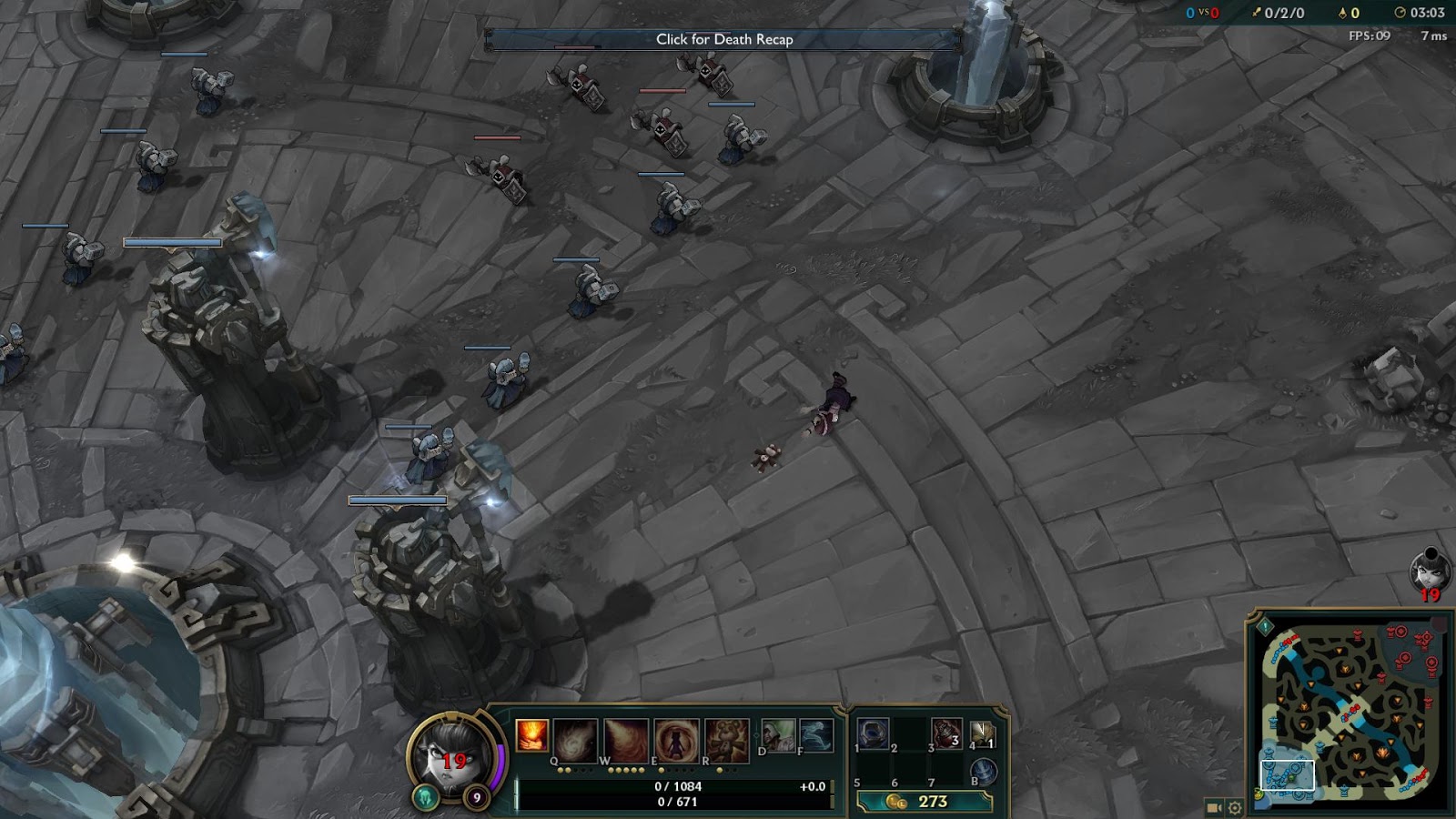Use the D summoner spell
The height and width of the screenshot is (819, 1456).
point(778,734)
